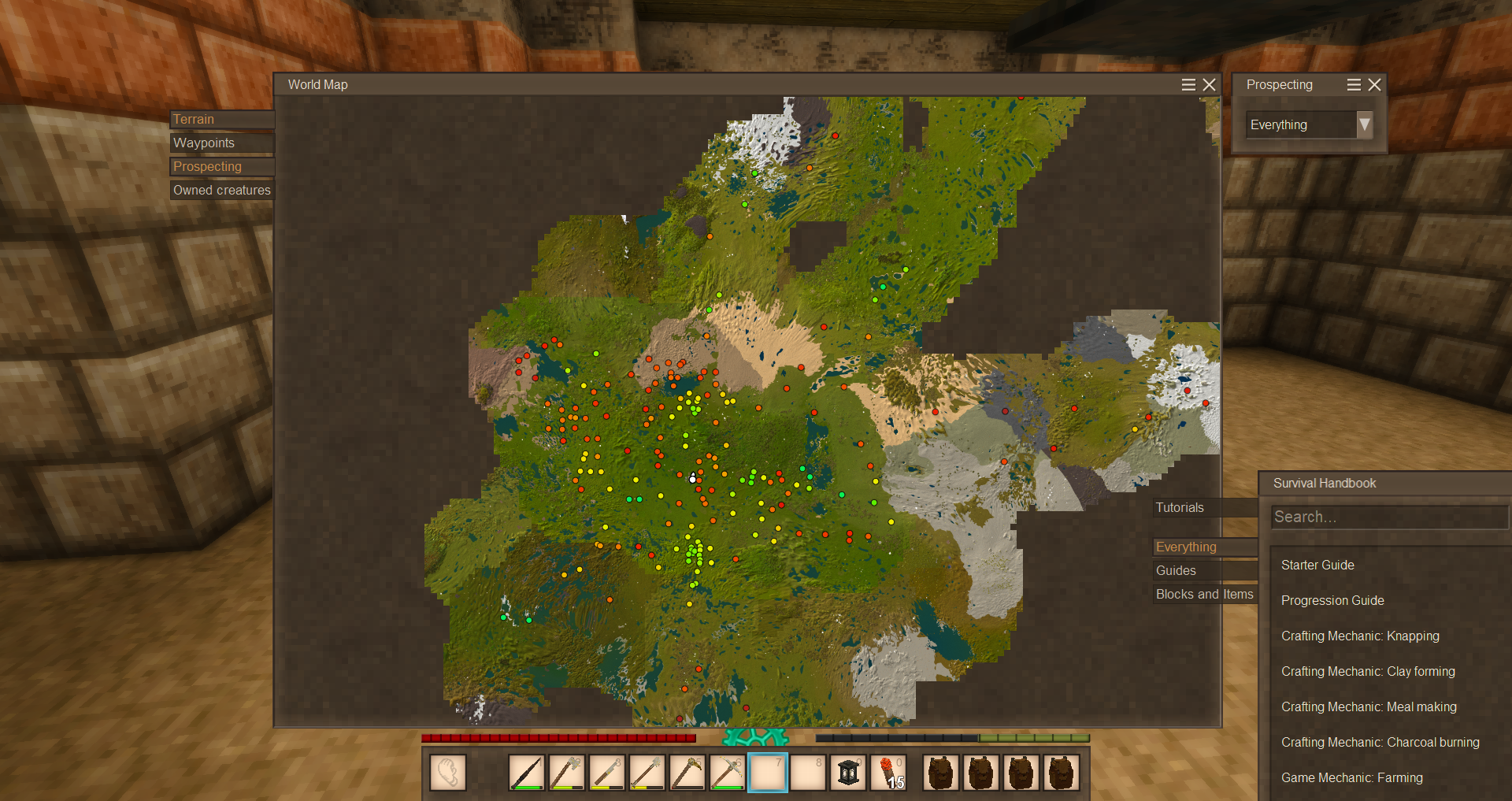Open the Prospecting panel menu icon
The height and width of the screenshot is (801, 1512).
point(1354,85)
